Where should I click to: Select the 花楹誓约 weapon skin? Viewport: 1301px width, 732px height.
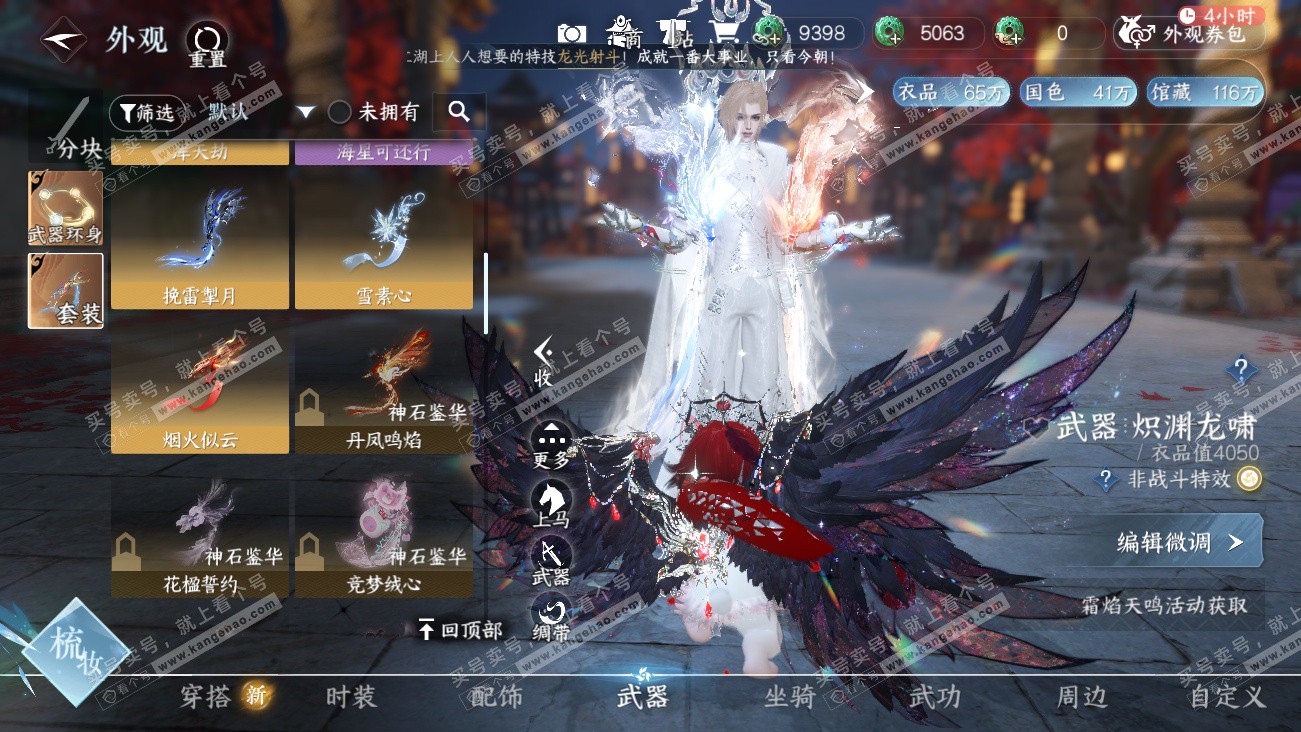tap(200, 540)
